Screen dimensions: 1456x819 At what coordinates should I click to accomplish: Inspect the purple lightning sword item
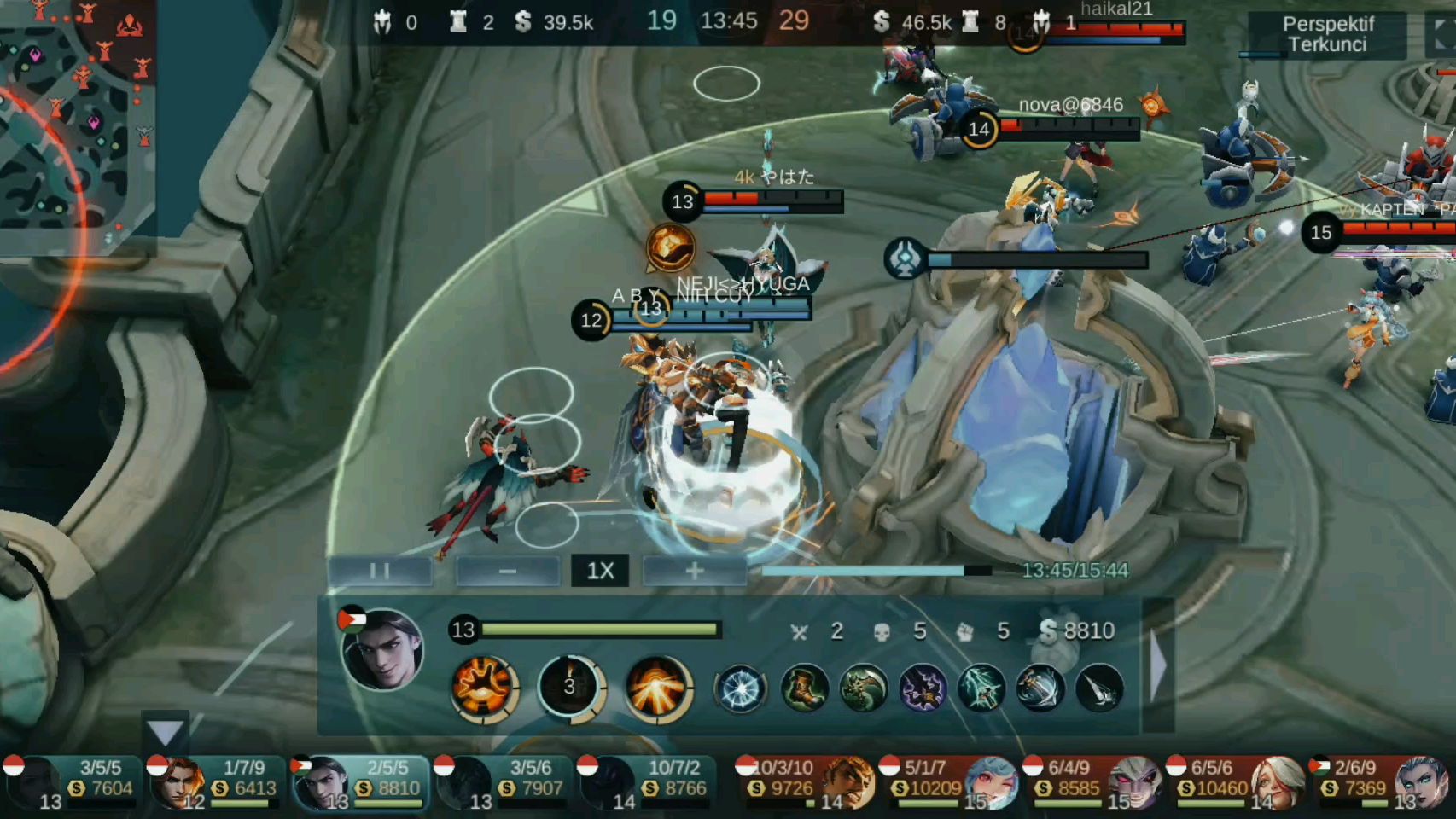pos(923,688)
